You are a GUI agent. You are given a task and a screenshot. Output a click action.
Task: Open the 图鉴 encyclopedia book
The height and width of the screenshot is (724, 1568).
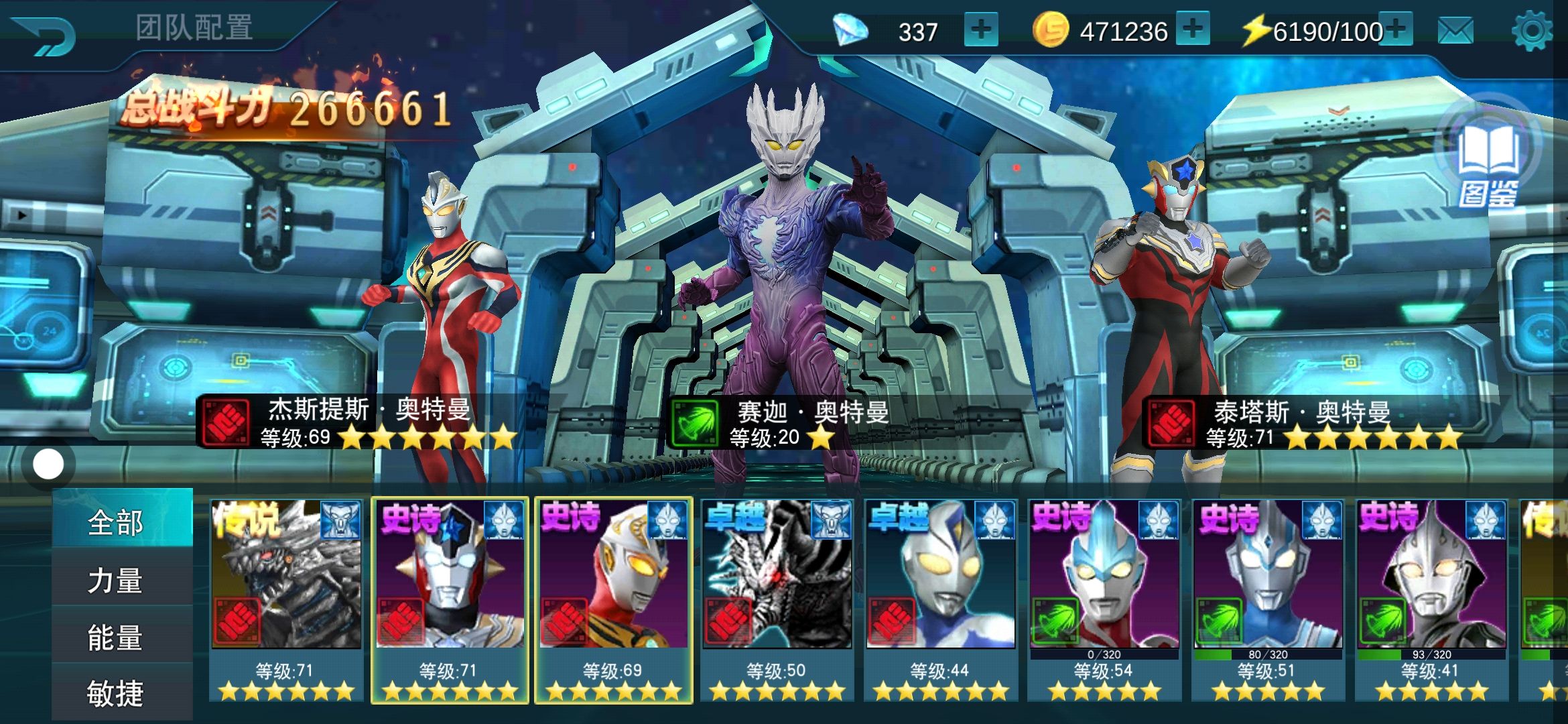[x=1489, y=164]
